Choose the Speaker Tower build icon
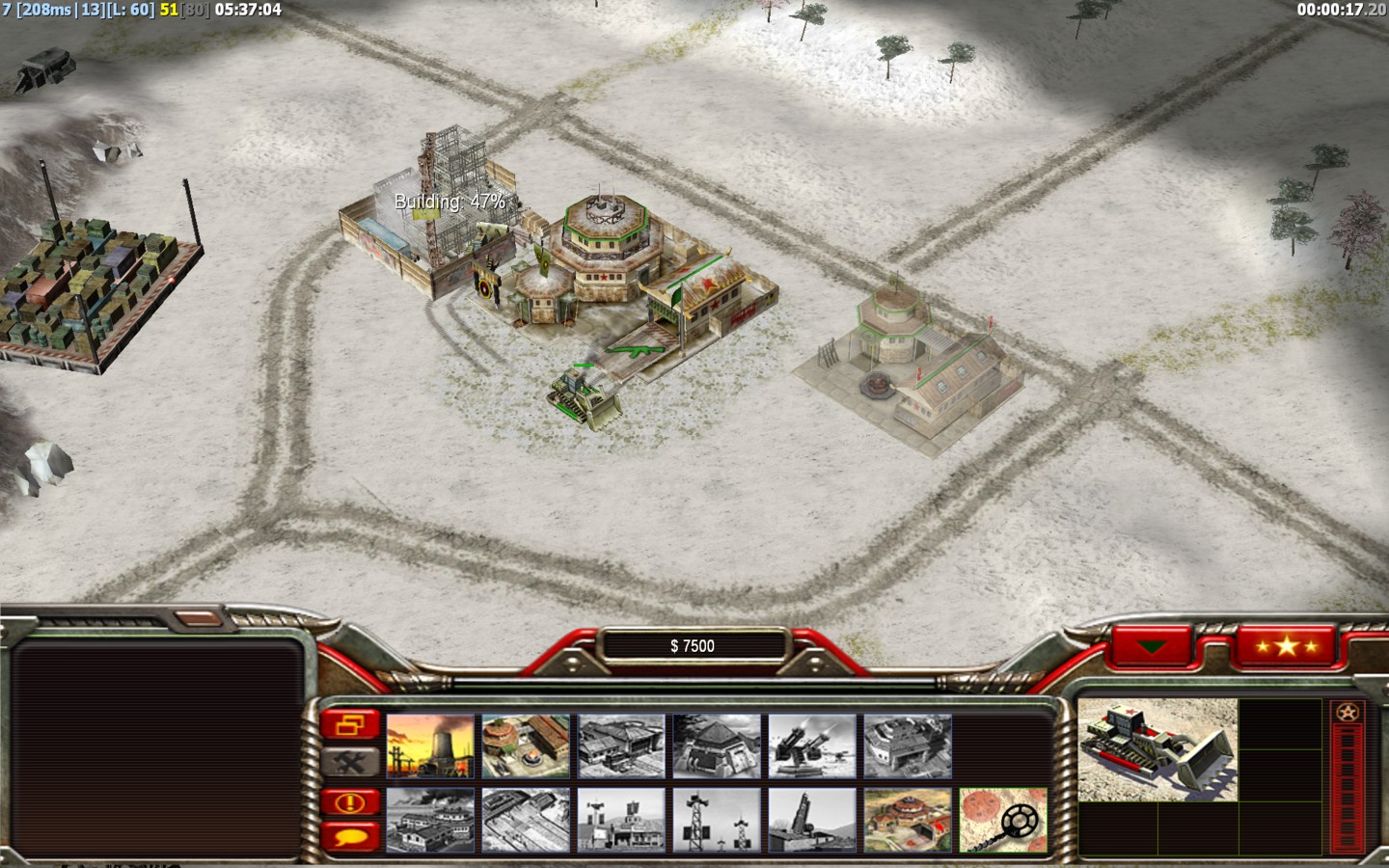 (x=717, y=821)
